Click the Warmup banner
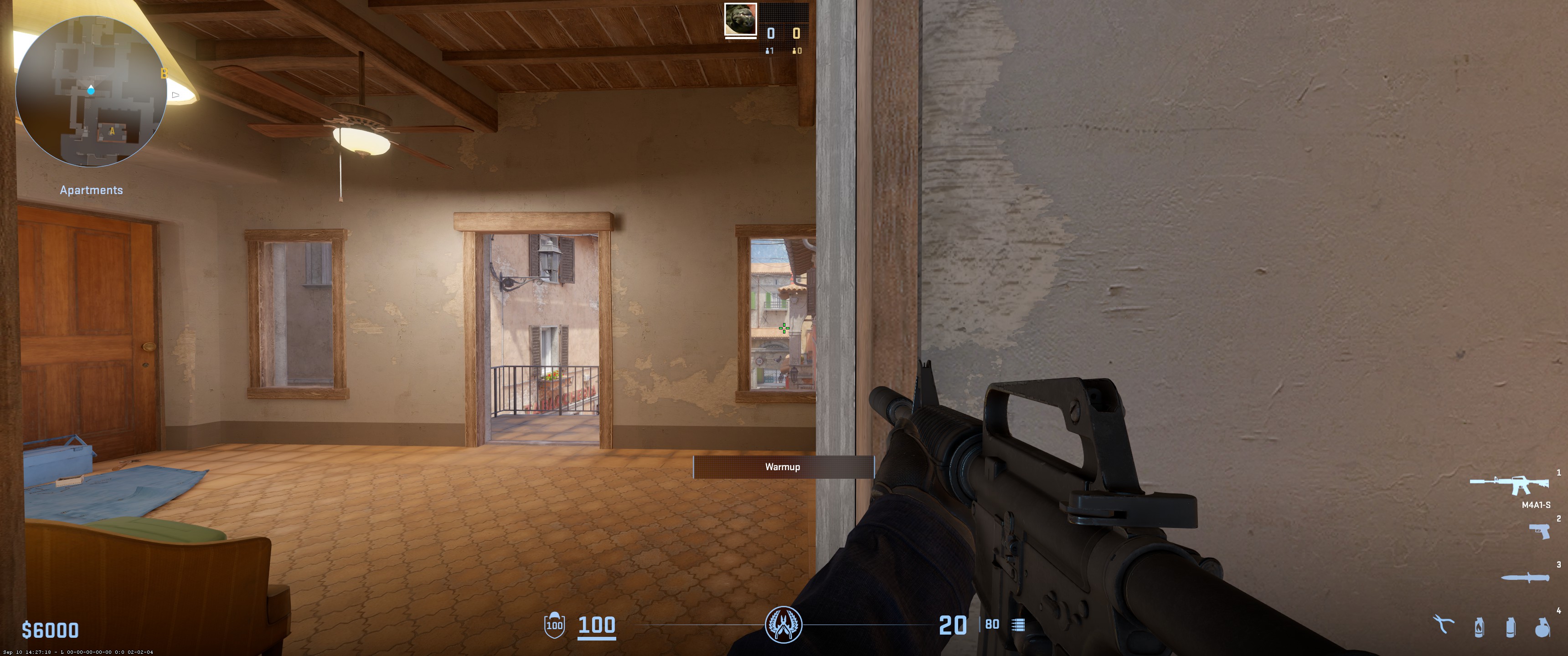This screenshot has width=1568, height=656. pos(783,467)
